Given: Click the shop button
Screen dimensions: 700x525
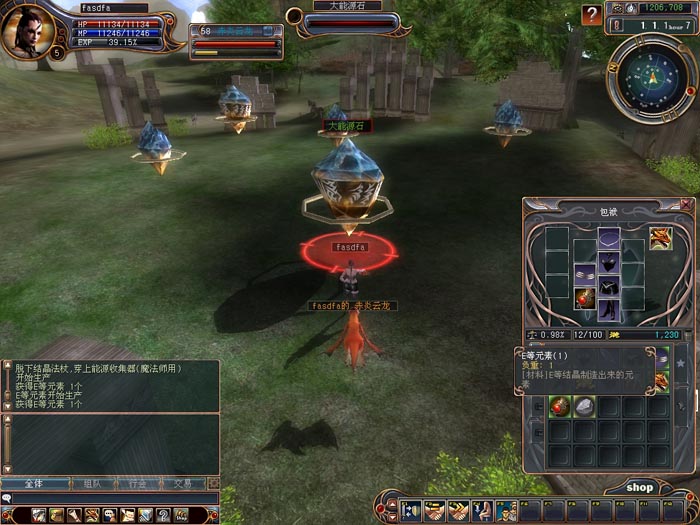Looking at the screenshot, I should (x=639, y=487).
